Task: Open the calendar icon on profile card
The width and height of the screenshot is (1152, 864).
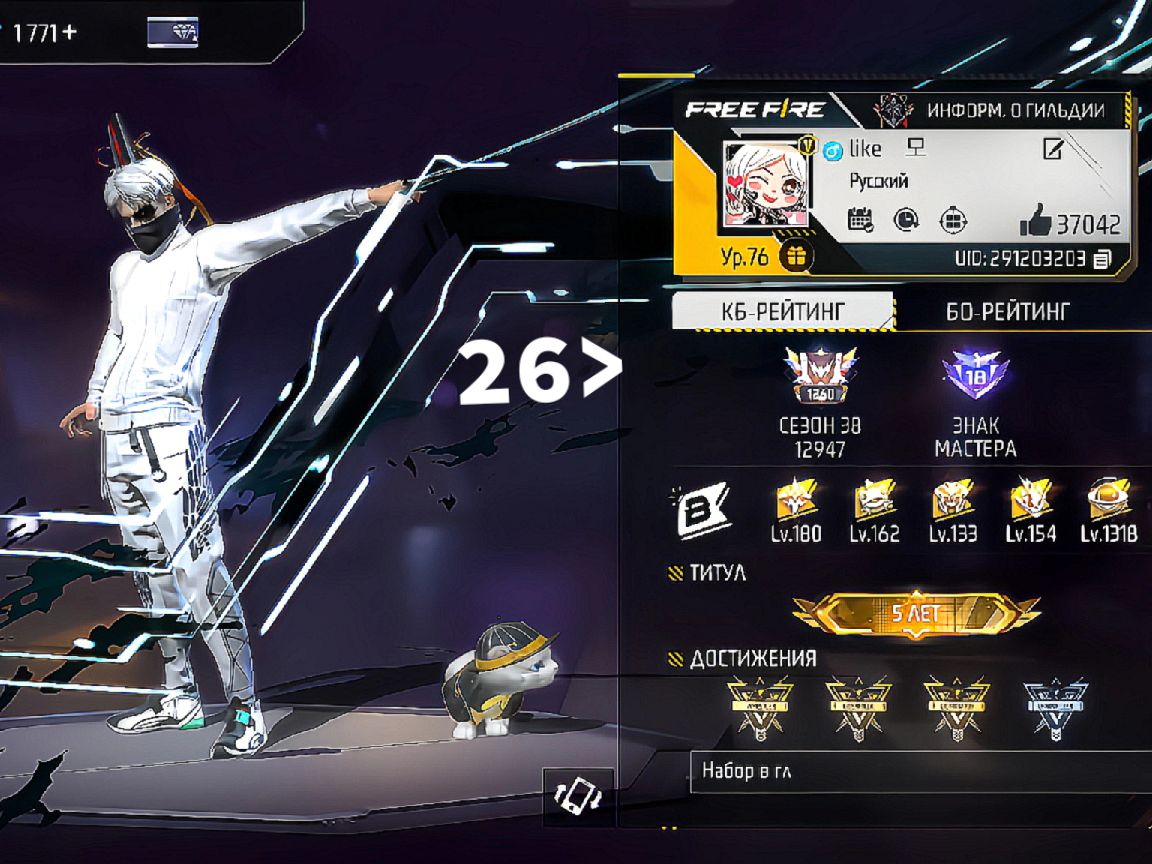Action: pos(860,220)
